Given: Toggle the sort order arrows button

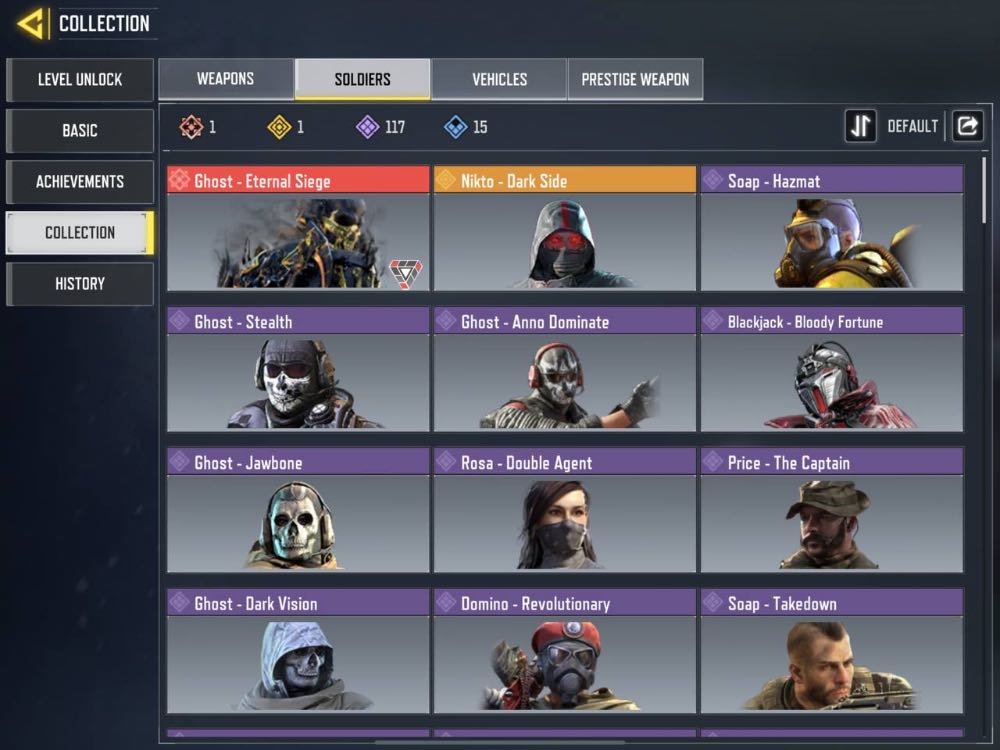Looking at the screenshot, I should click(860, 126).
